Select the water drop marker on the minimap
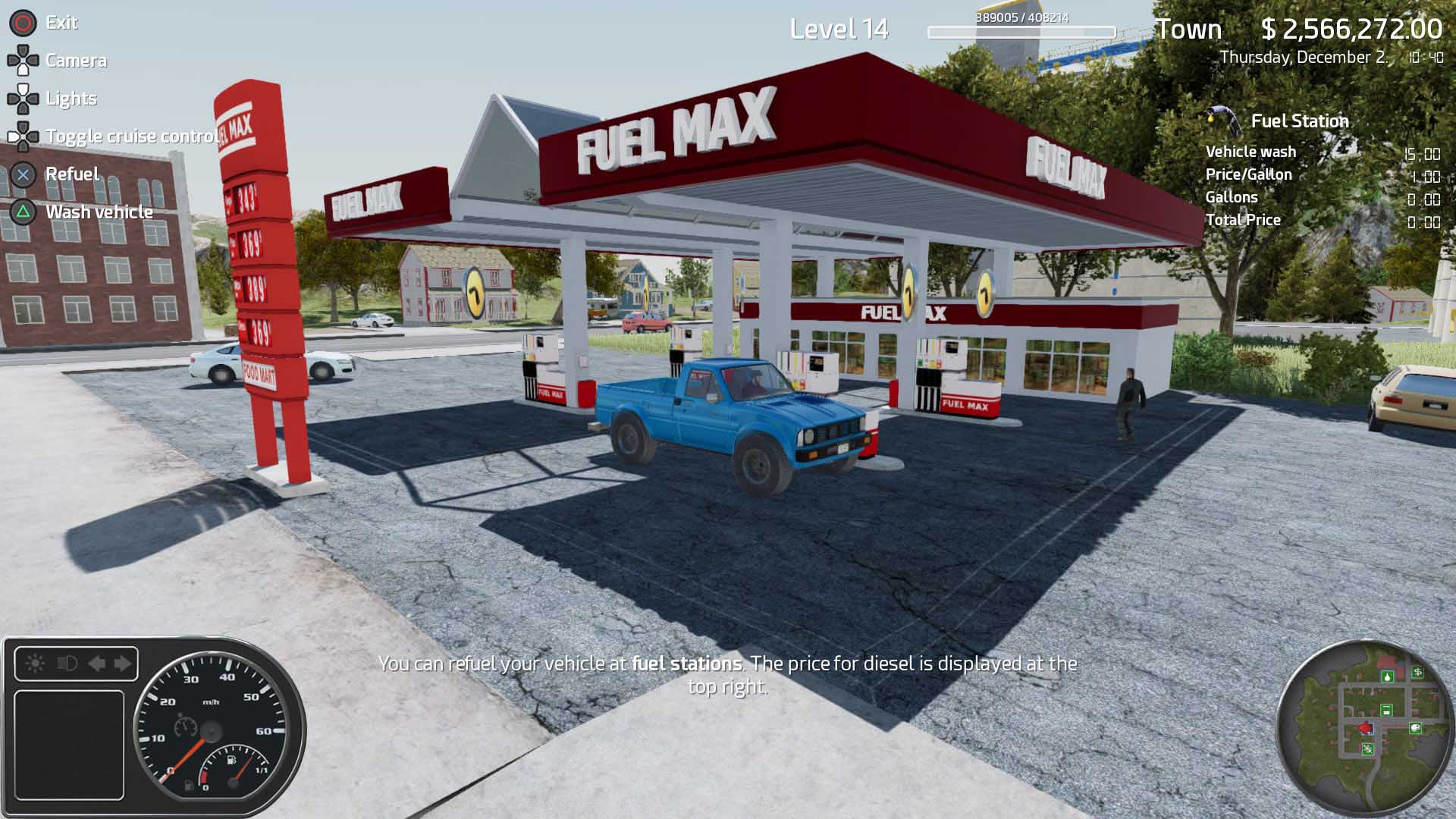This screenshot has width=1456, height=819. point(1387,677)
